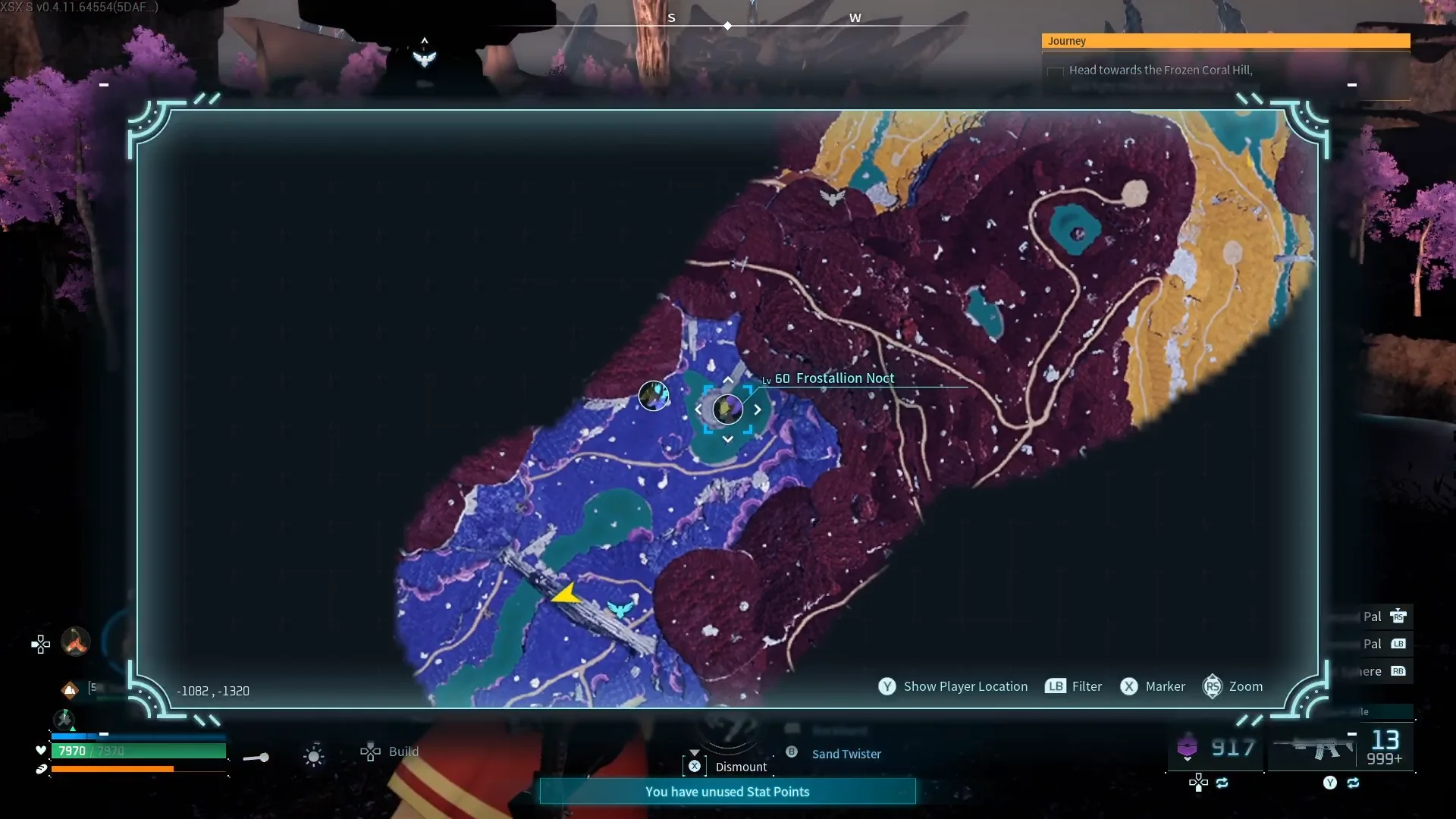Choose the Sand Twister pal action
Screen dimensions: 1456x819
tap(846, 754)
